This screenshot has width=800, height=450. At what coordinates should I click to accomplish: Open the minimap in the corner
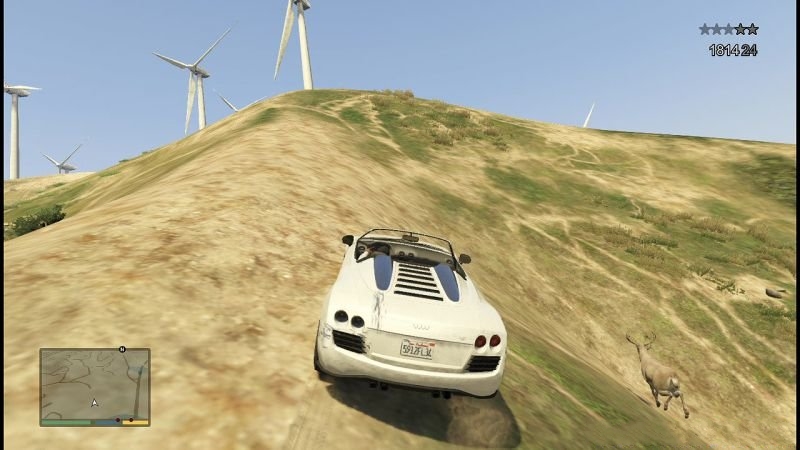pyautogui.click(x=95, y=384)
